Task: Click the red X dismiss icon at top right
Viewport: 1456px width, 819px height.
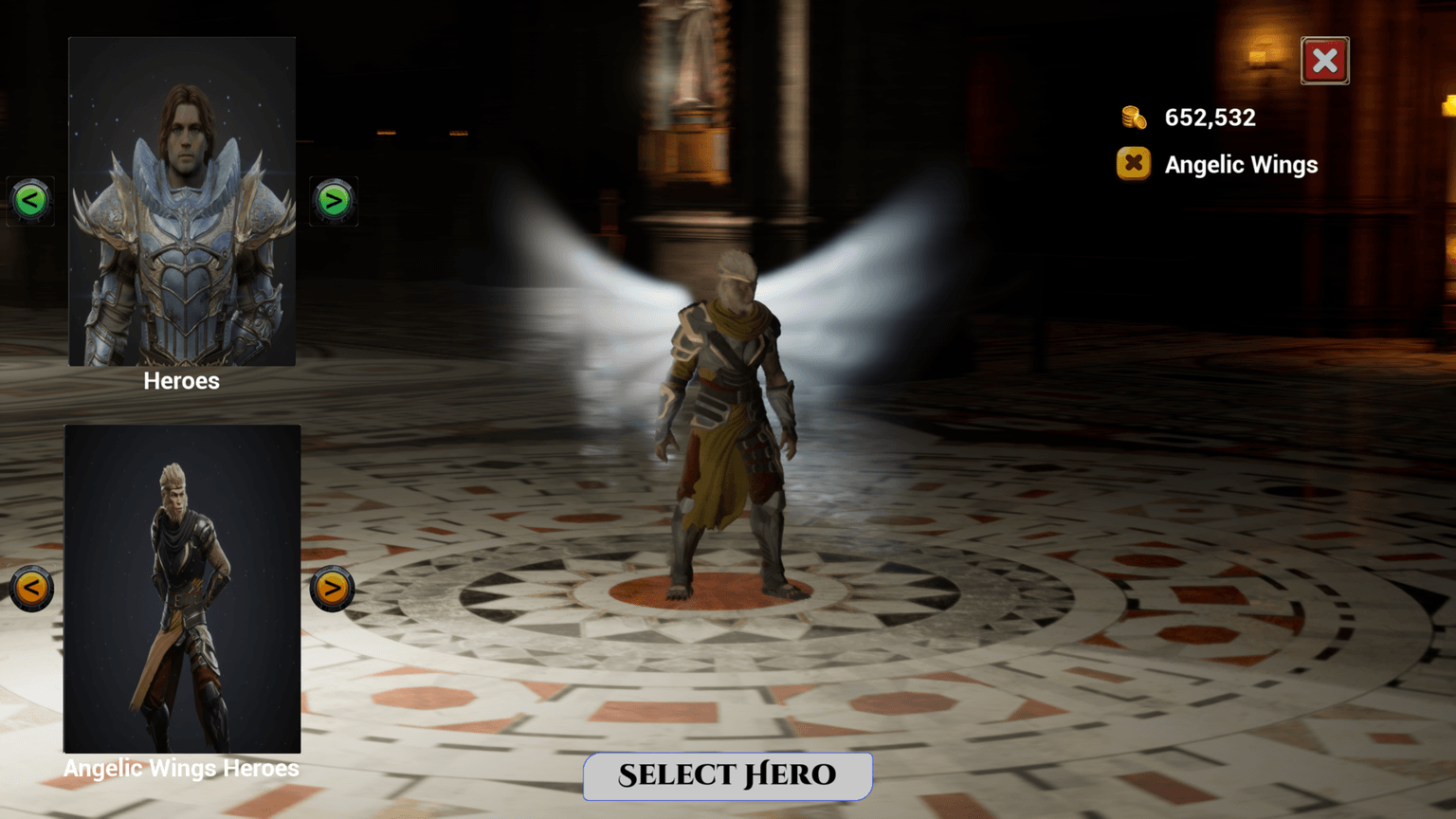Action: pyautogui.click(x=1324, y=60)
